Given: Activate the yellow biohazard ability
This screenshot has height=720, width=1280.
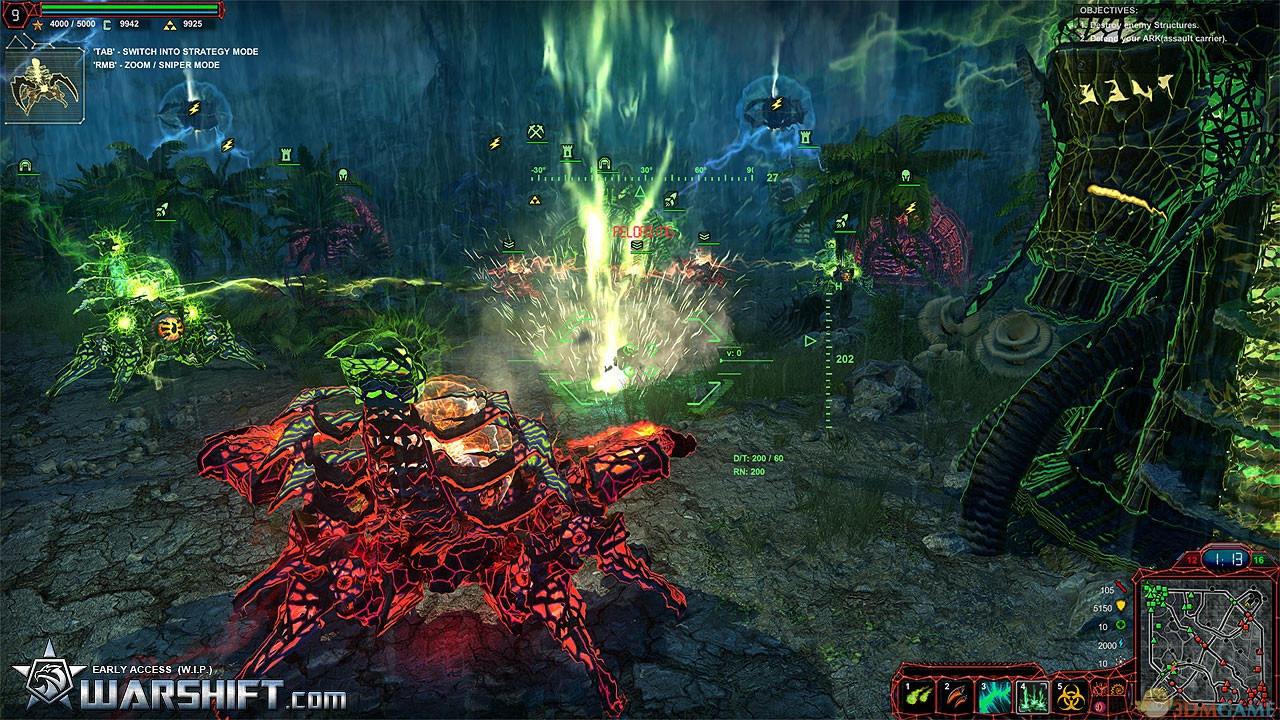Looking at the screenshot, I should pos(1073,696).
